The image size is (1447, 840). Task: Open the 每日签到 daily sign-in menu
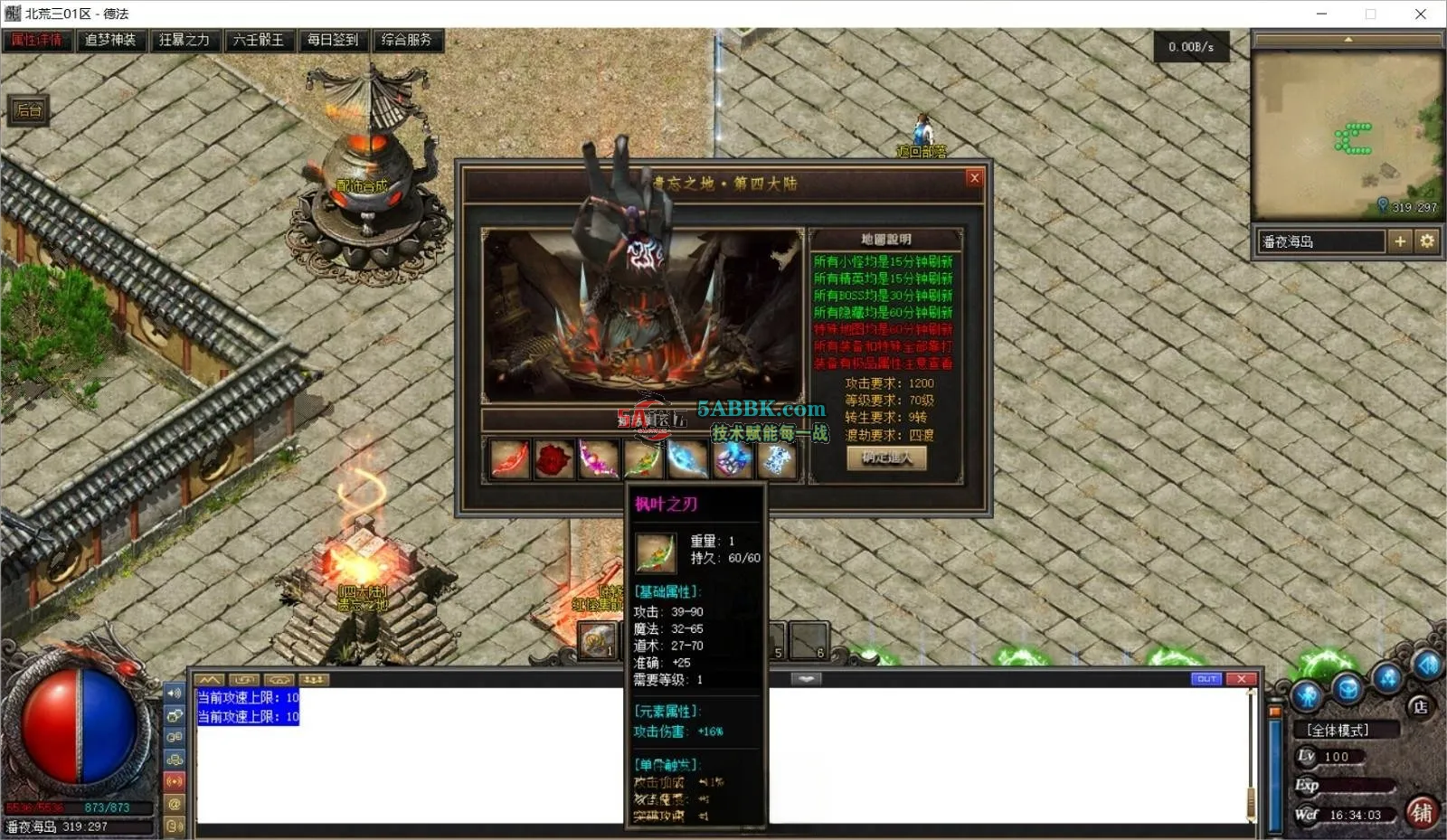pyautogui.click(x=334, y=40)
